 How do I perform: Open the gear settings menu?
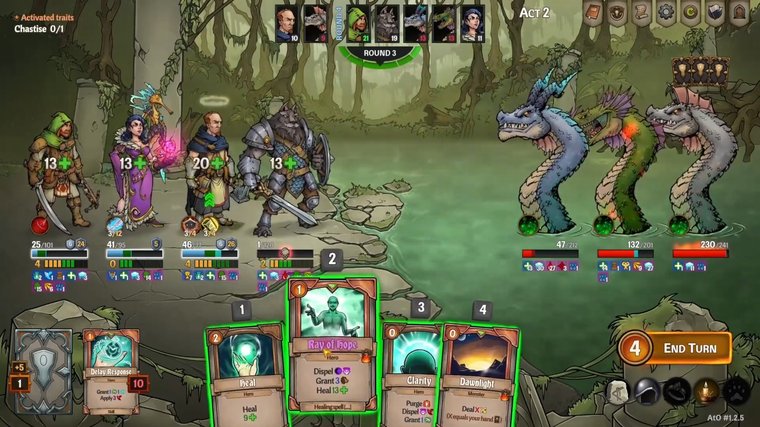point(668,13)
